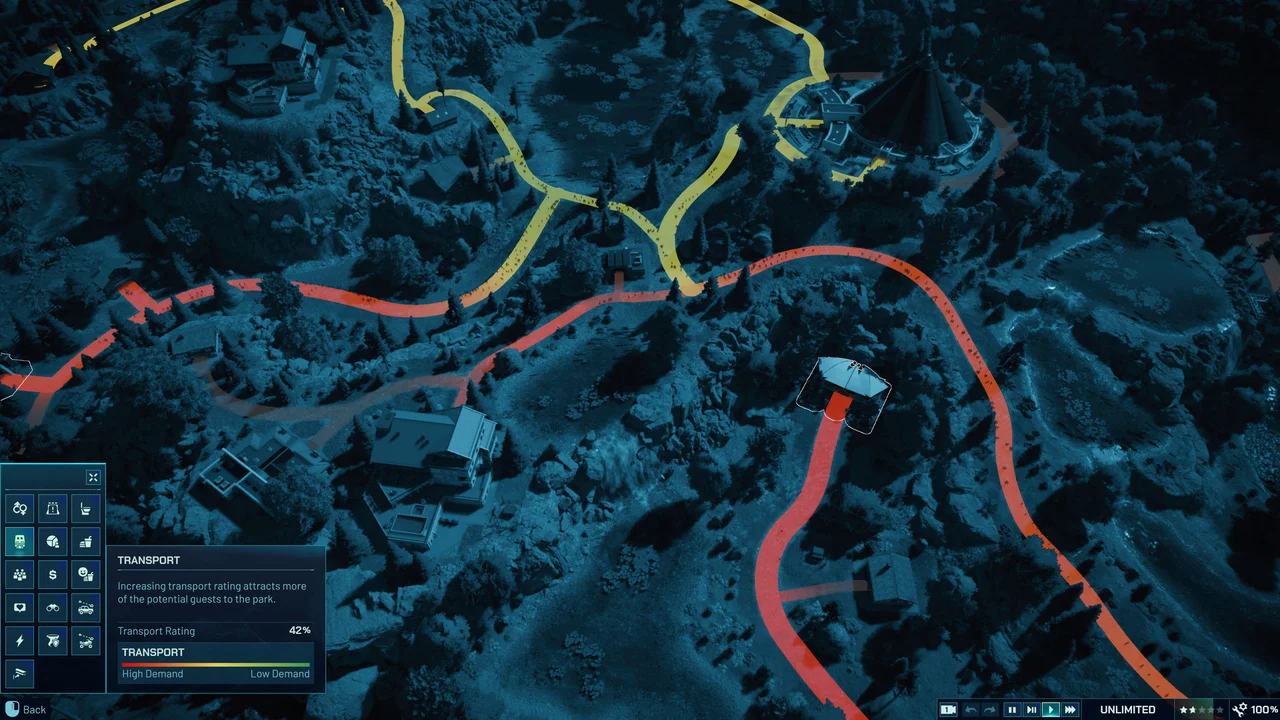The height and width of the screenshot is (720, 1280).
Task: Select the Transport heatmap icon
Action: 19,541
